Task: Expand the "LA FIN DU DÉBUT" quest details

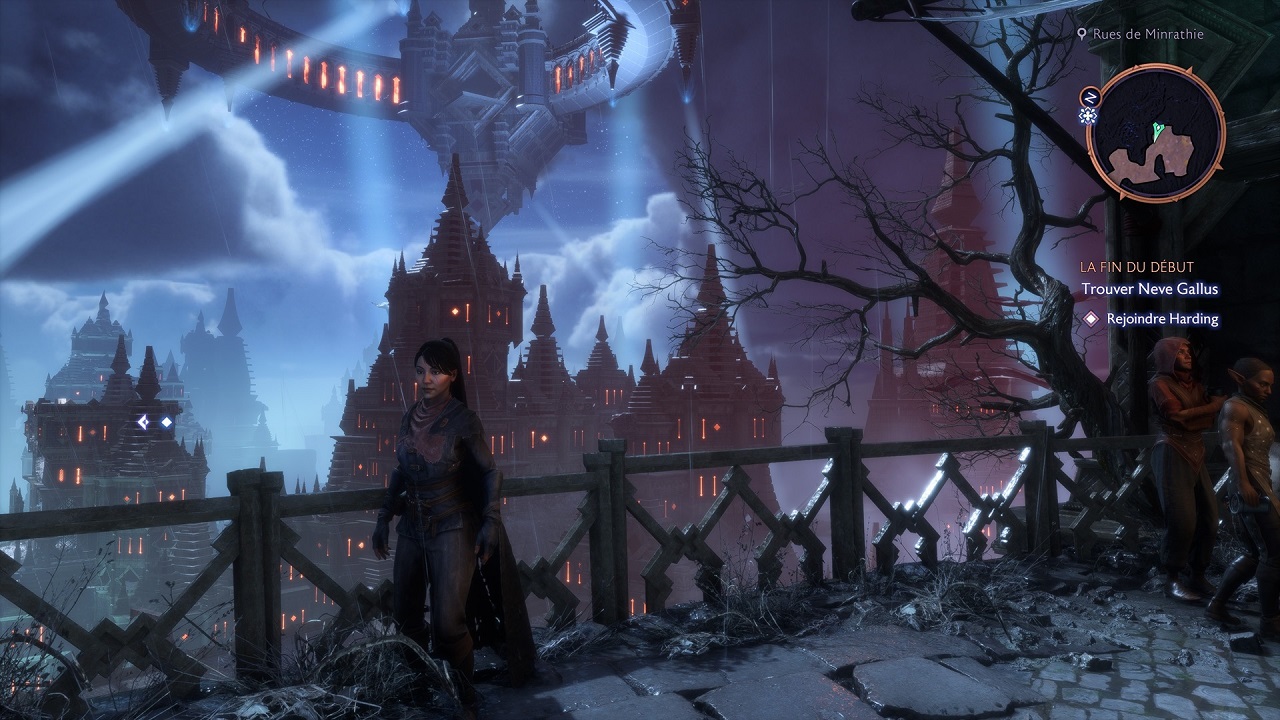Action: 1136,267
